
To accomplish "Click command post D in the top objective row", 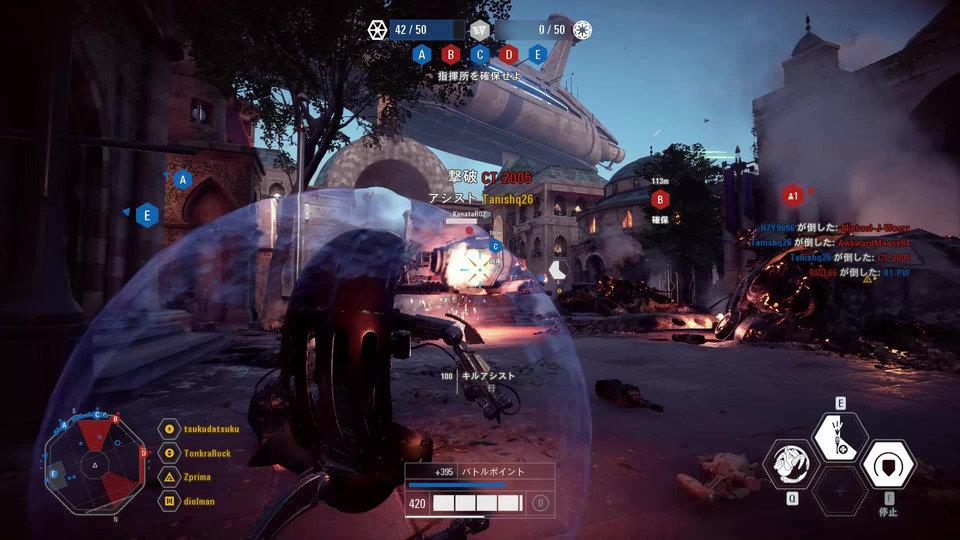I will click(509, 55).
